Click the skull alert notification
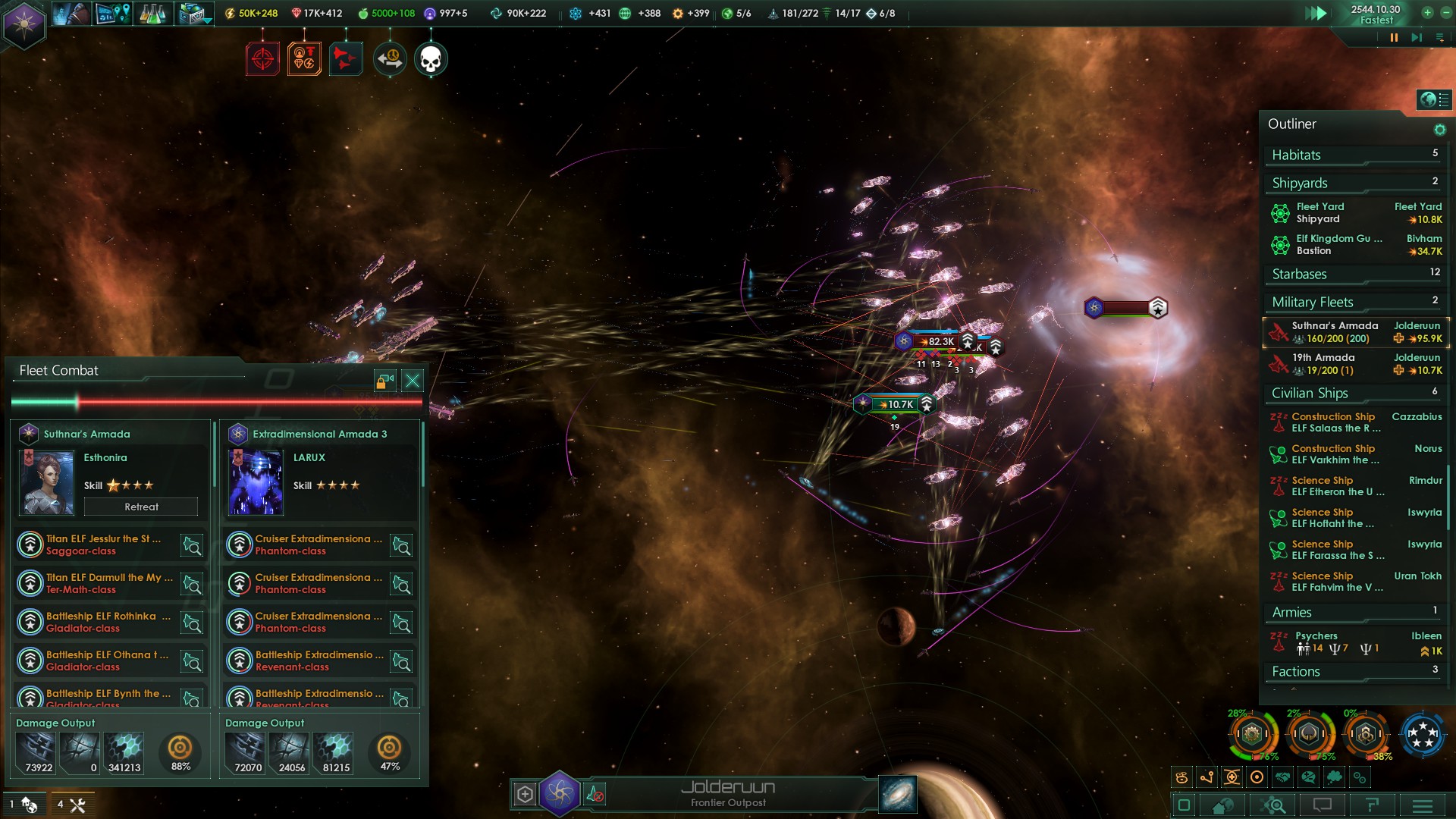1456x819 pixels. tap(431, 59)
